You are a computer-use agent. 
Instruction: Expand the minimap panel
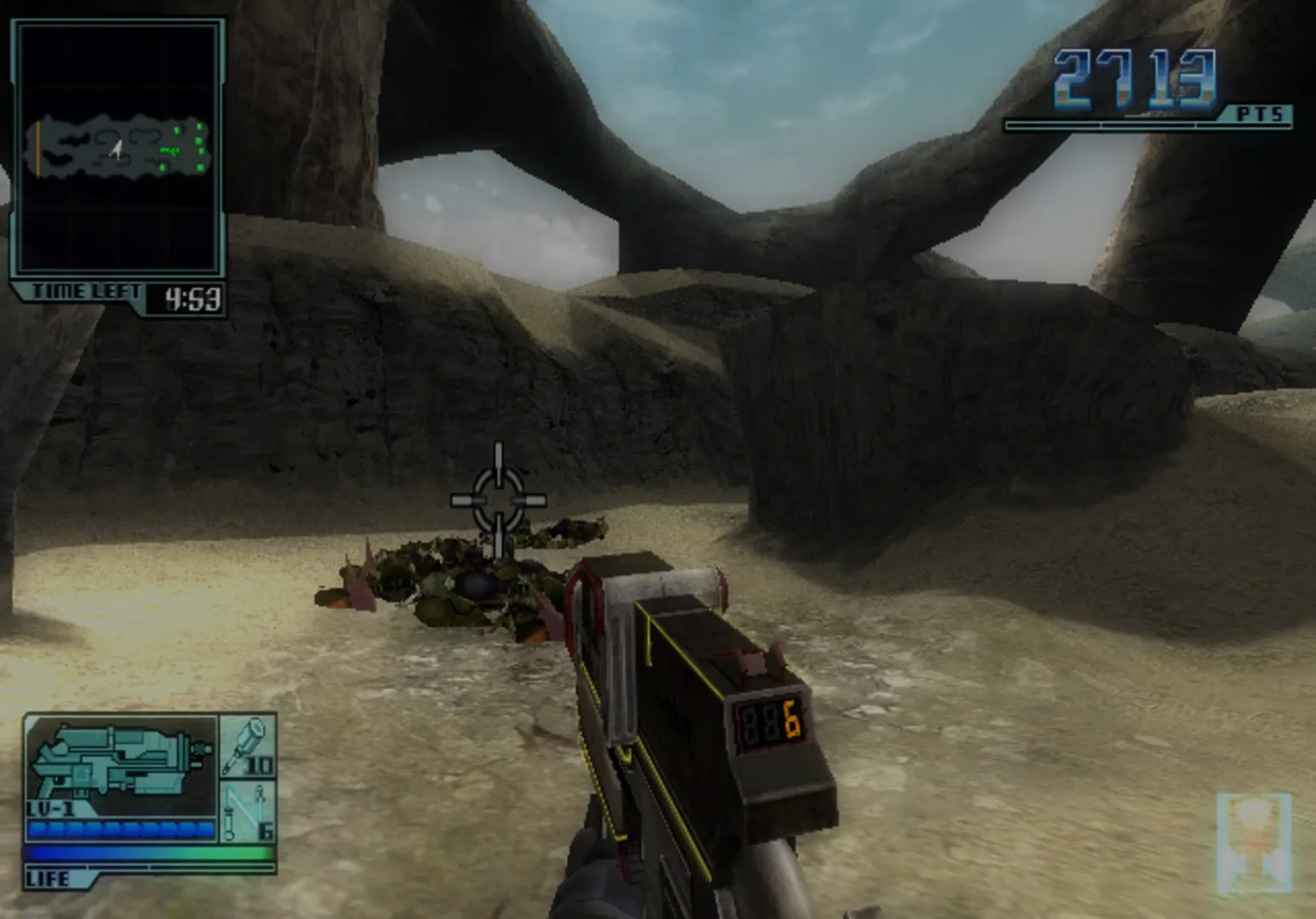(117, 145)
